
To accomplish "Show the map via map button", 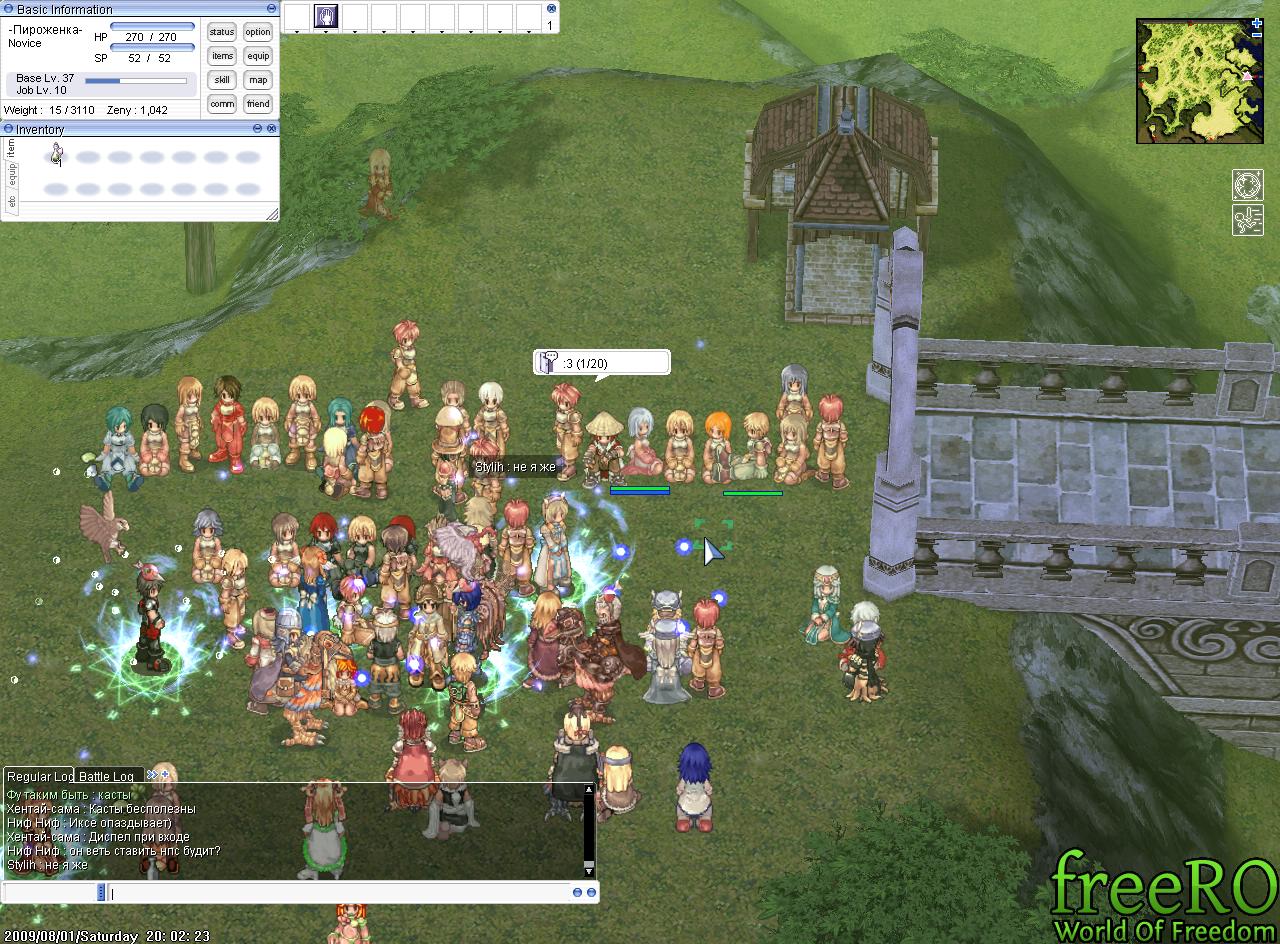I will 258,80.
